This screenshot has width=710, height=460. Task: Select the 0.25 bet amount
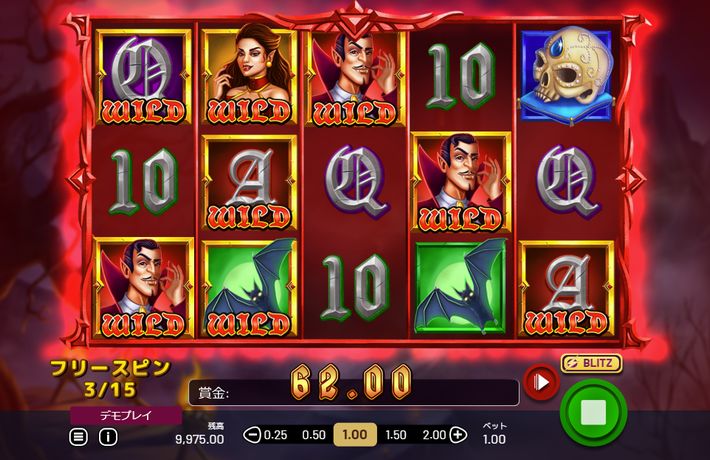pos(275,435)
